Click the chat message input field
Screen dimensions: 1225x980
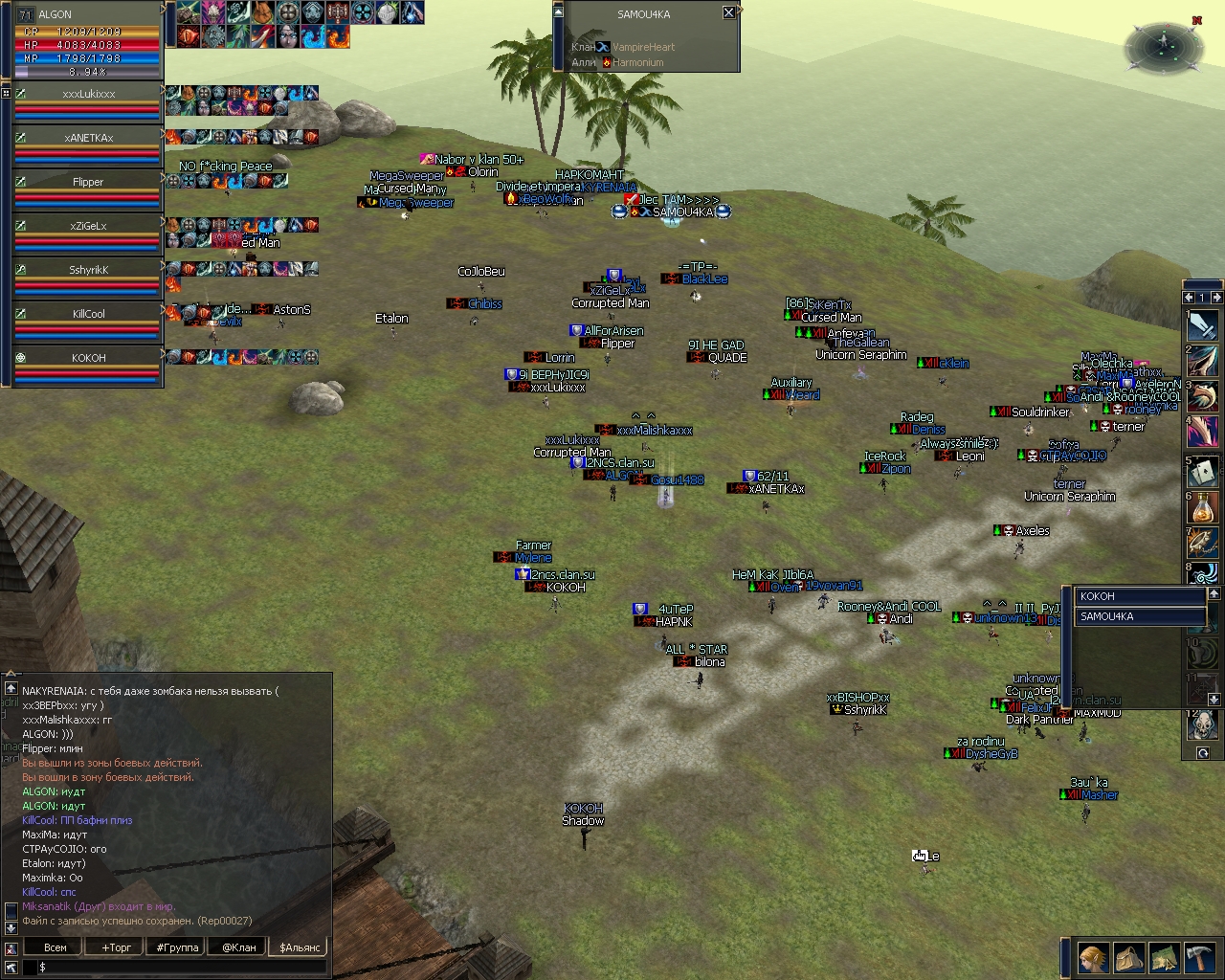[x=182, y=968]
